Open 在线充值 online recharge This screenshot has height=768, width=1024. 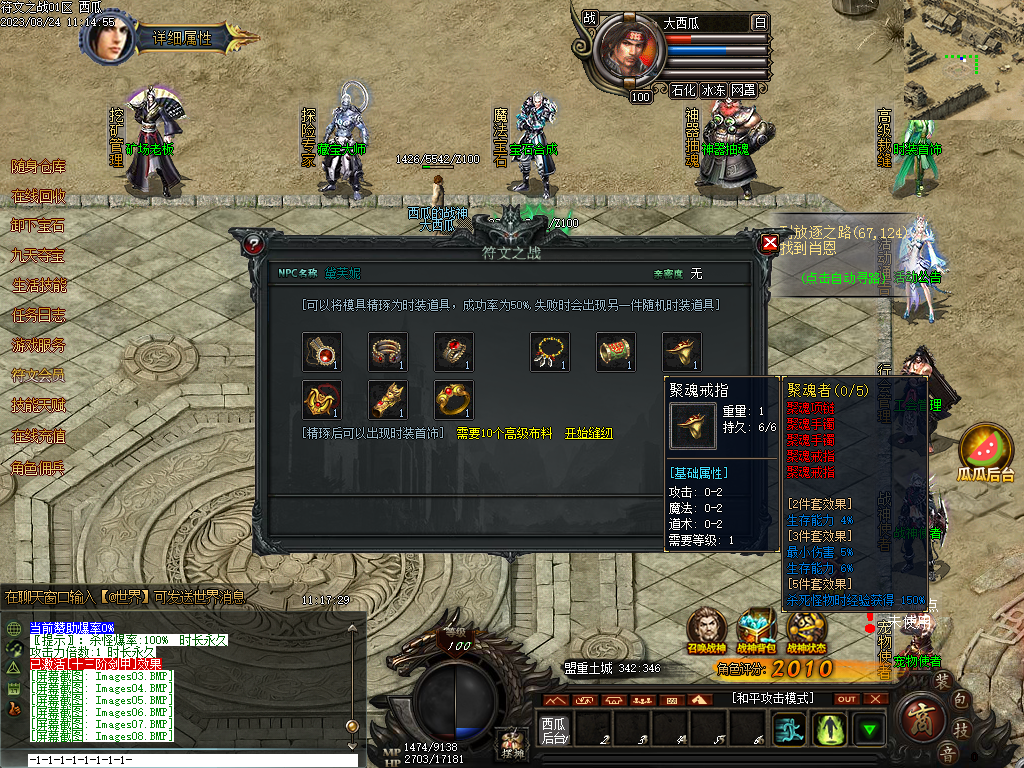tap(38, 437)
